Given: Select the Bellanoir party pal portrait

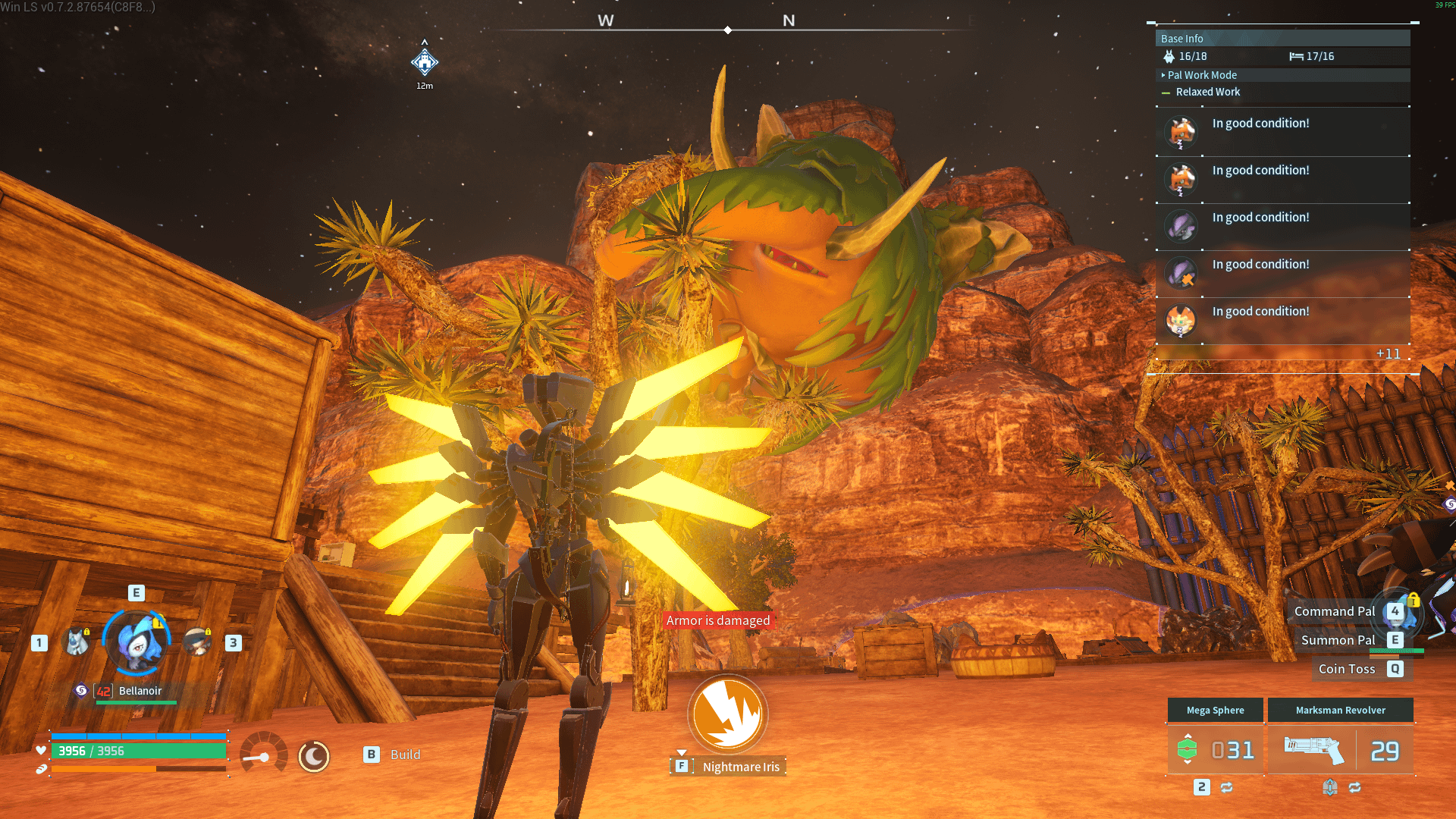Looking at the screenshot, I should (x=137, y=642).
